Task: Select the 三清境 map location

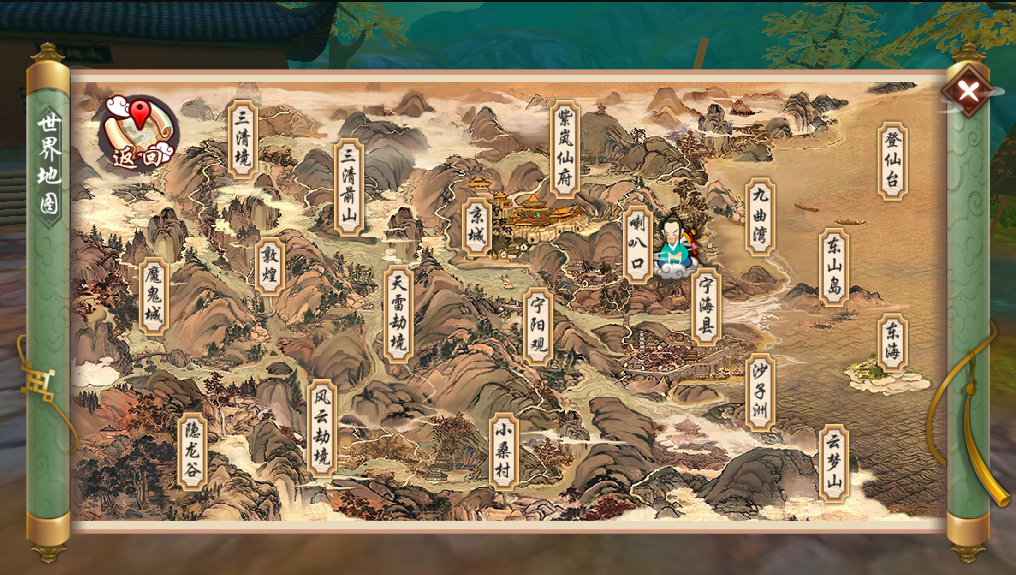Action: point(242,140)
